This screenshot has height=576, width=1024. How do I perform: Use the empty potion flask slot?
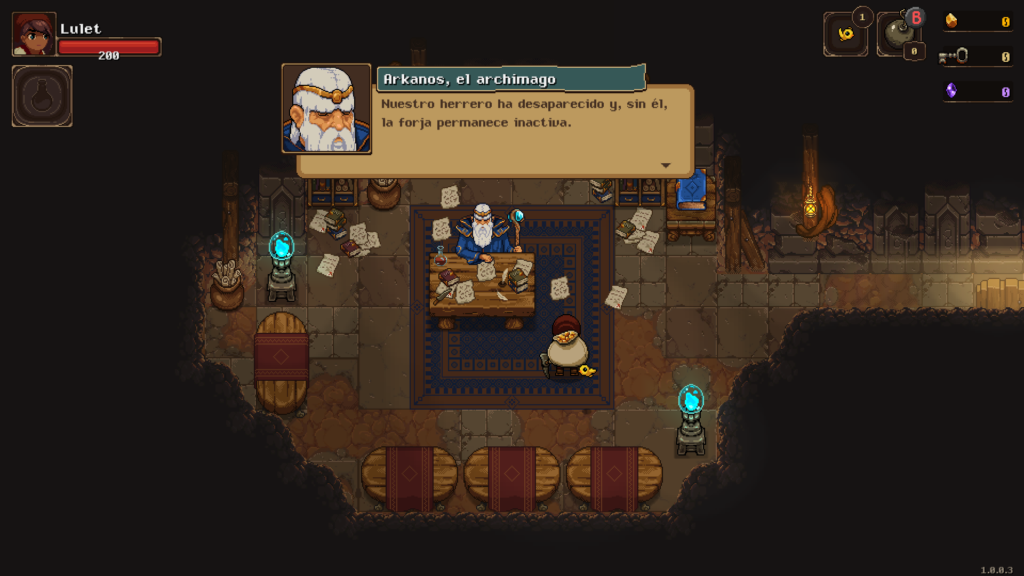[42, 96]
